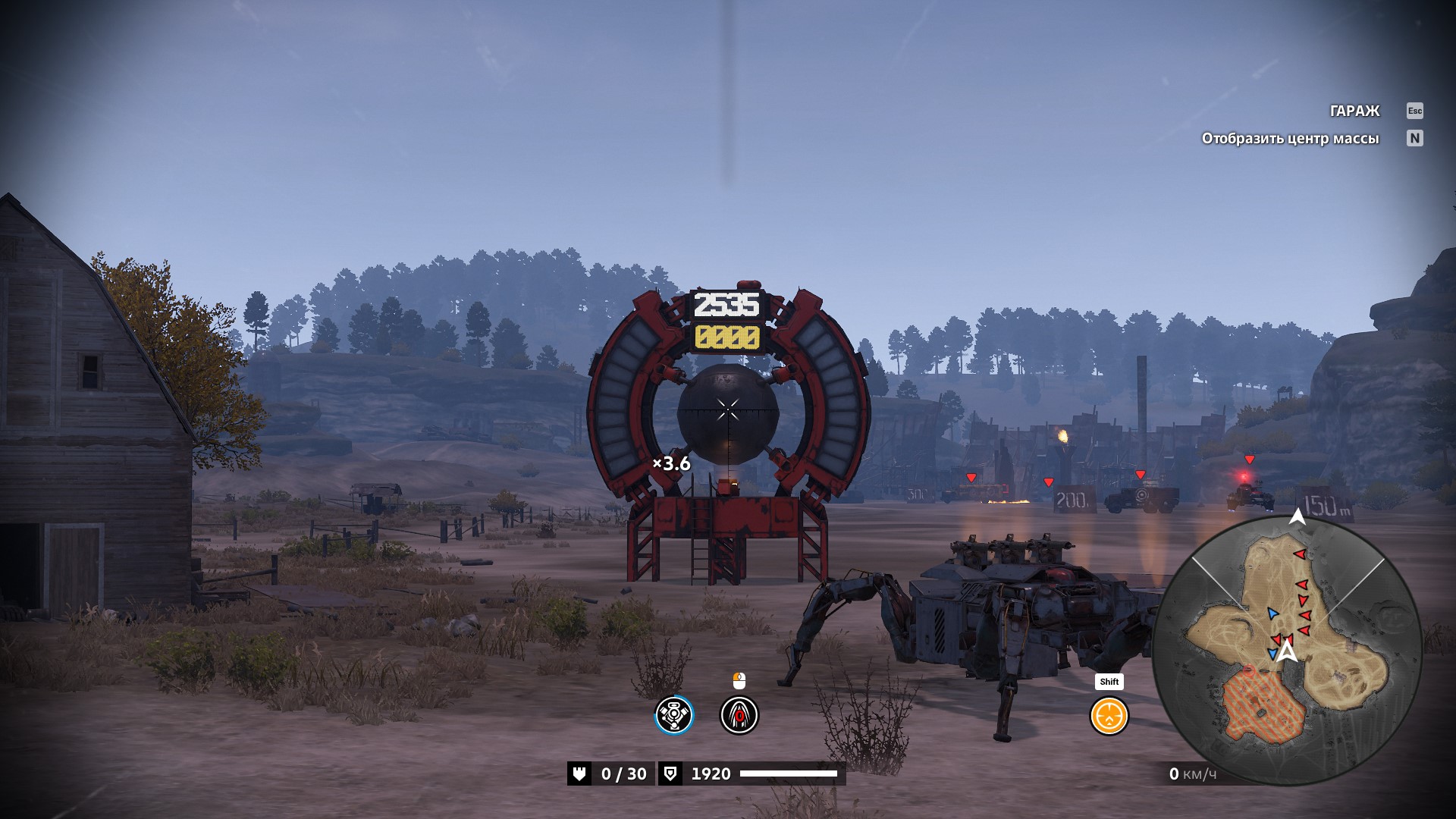Click the circular minimap
This screenshot has height=819, width=1456.
pos(1287,650)
